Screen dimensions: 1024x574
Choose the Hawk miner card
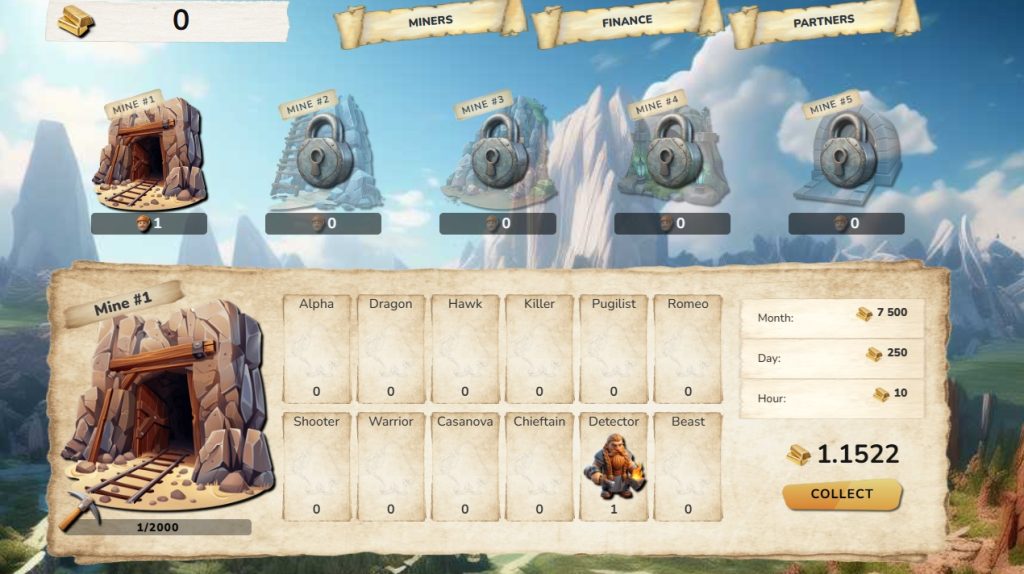(x=465, y=349)
